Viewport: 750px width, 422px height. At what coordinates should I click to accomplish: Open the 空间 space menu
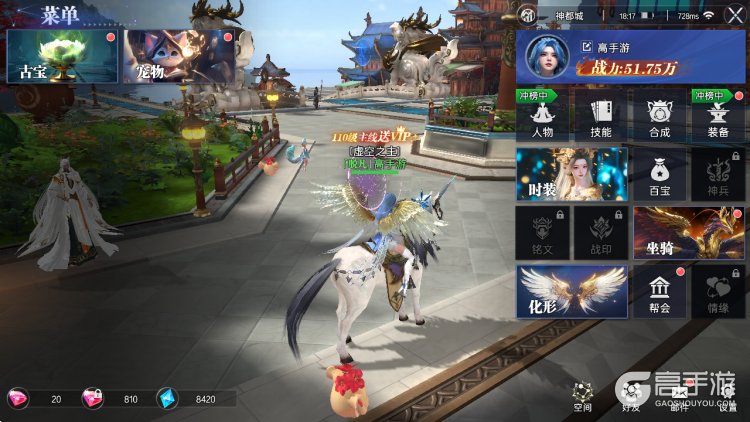coord(583,397)
